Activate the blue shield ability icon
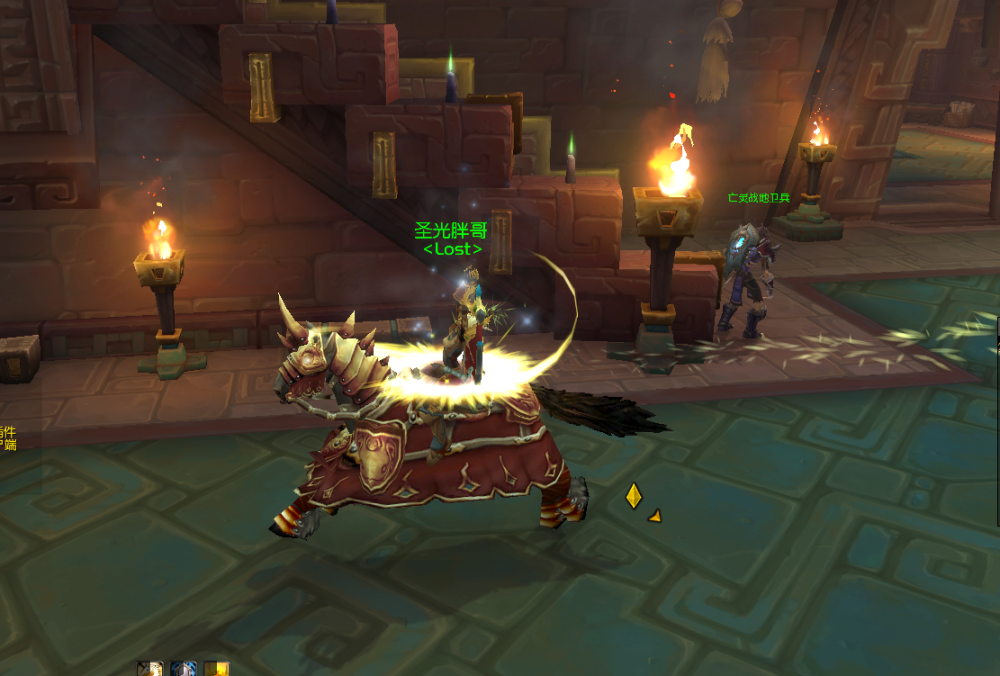The height and width of the screenshot is (676, 1000). coord(183,669)
